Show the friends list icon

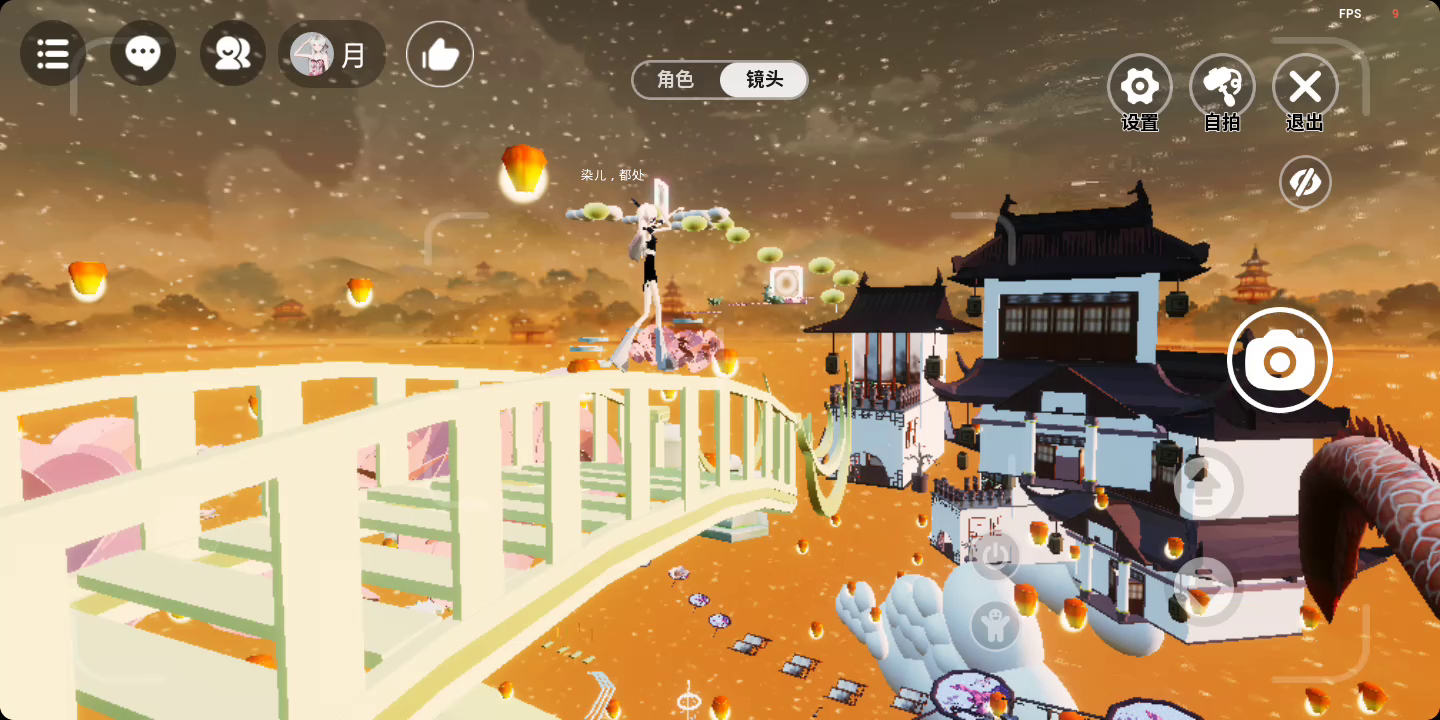click(x=233, y=53)
